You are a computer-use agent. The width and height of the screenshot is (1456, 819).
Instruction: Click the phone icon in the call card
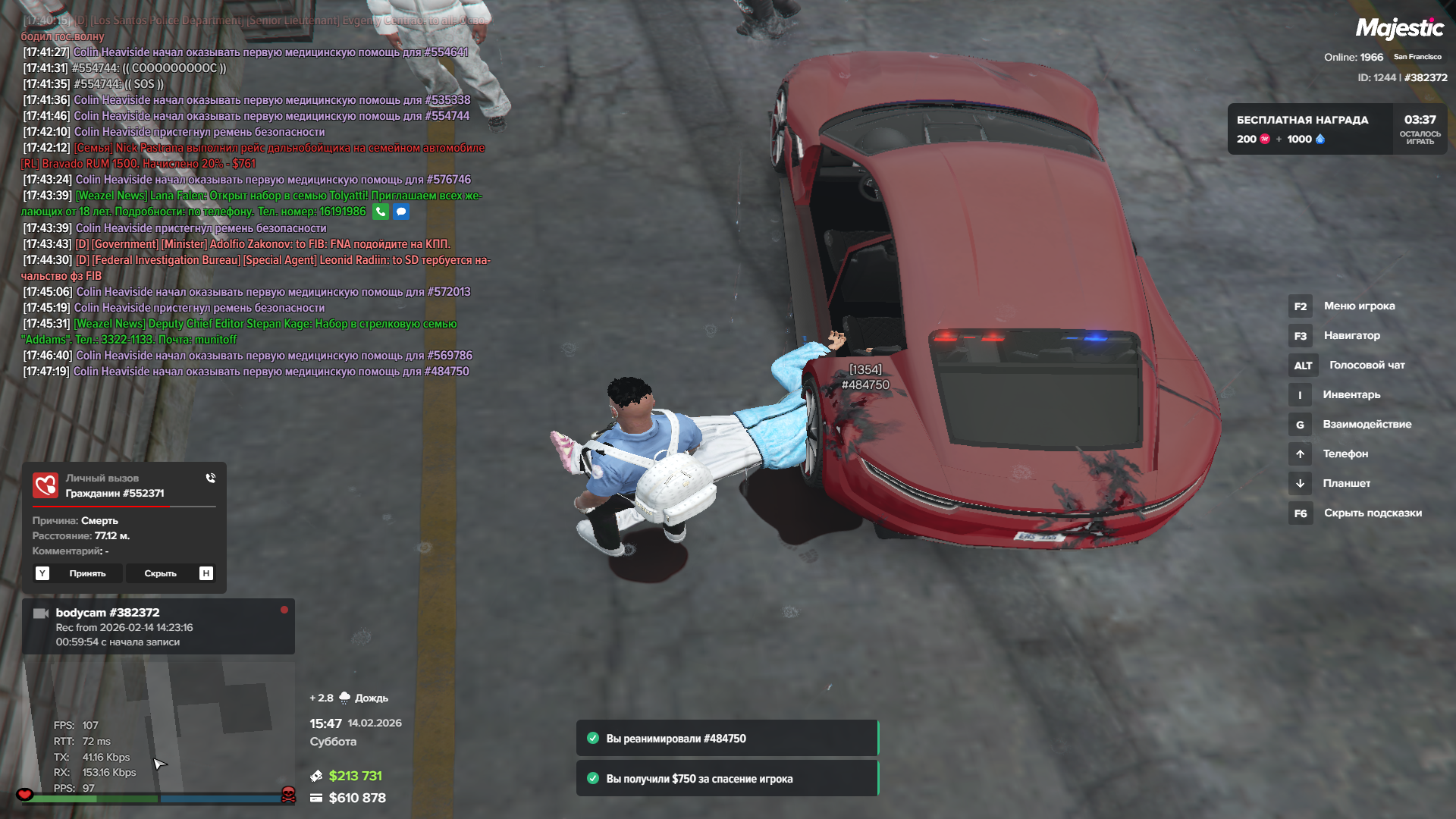point(210,479)
